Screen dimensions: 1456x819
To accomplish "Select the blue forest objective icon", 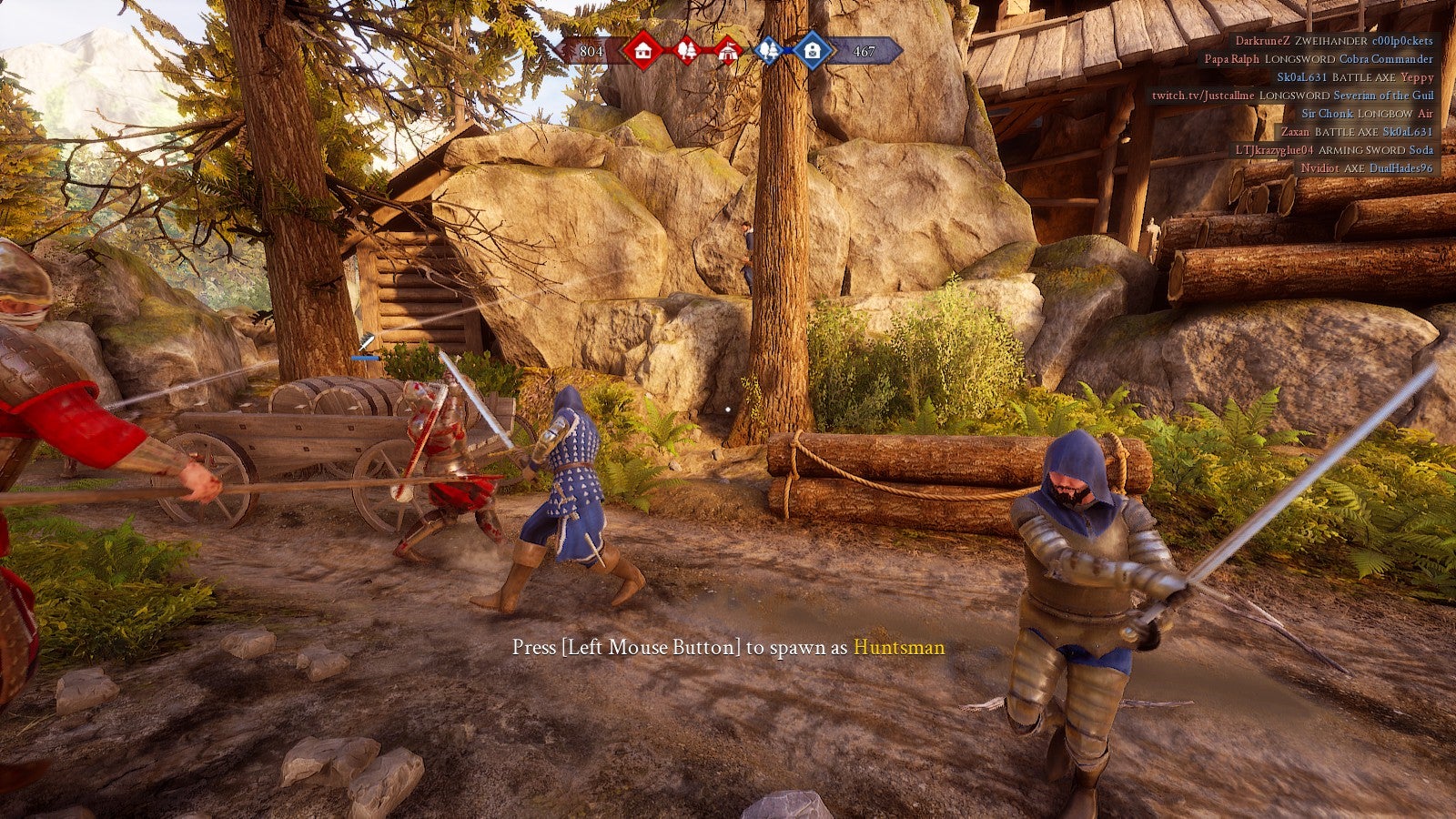I will (769, 51).
